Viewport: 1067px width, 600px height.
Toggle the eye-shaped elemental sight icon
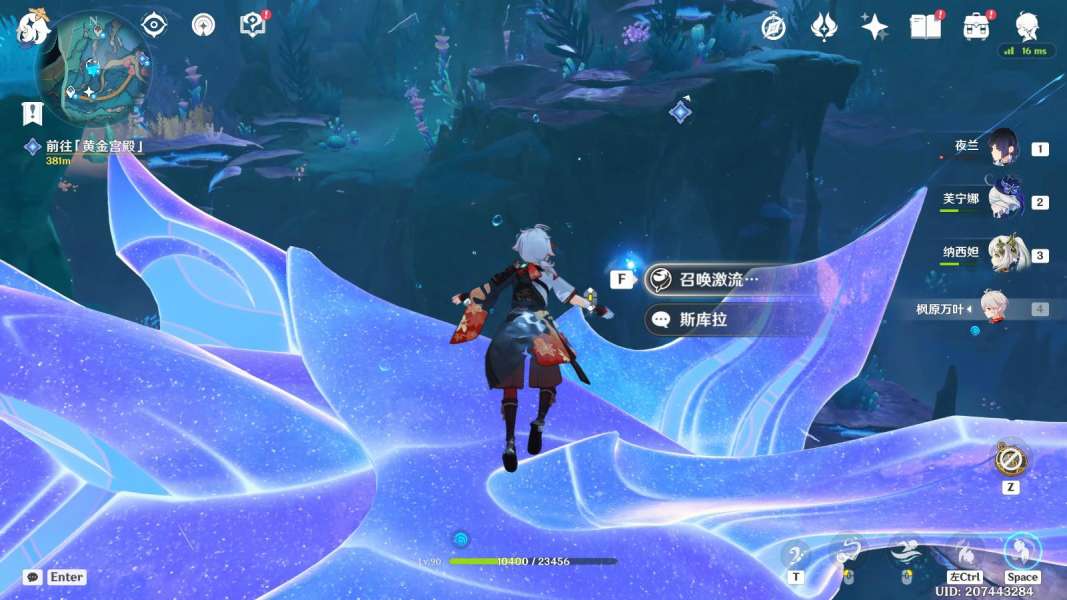tap(154, 24)
